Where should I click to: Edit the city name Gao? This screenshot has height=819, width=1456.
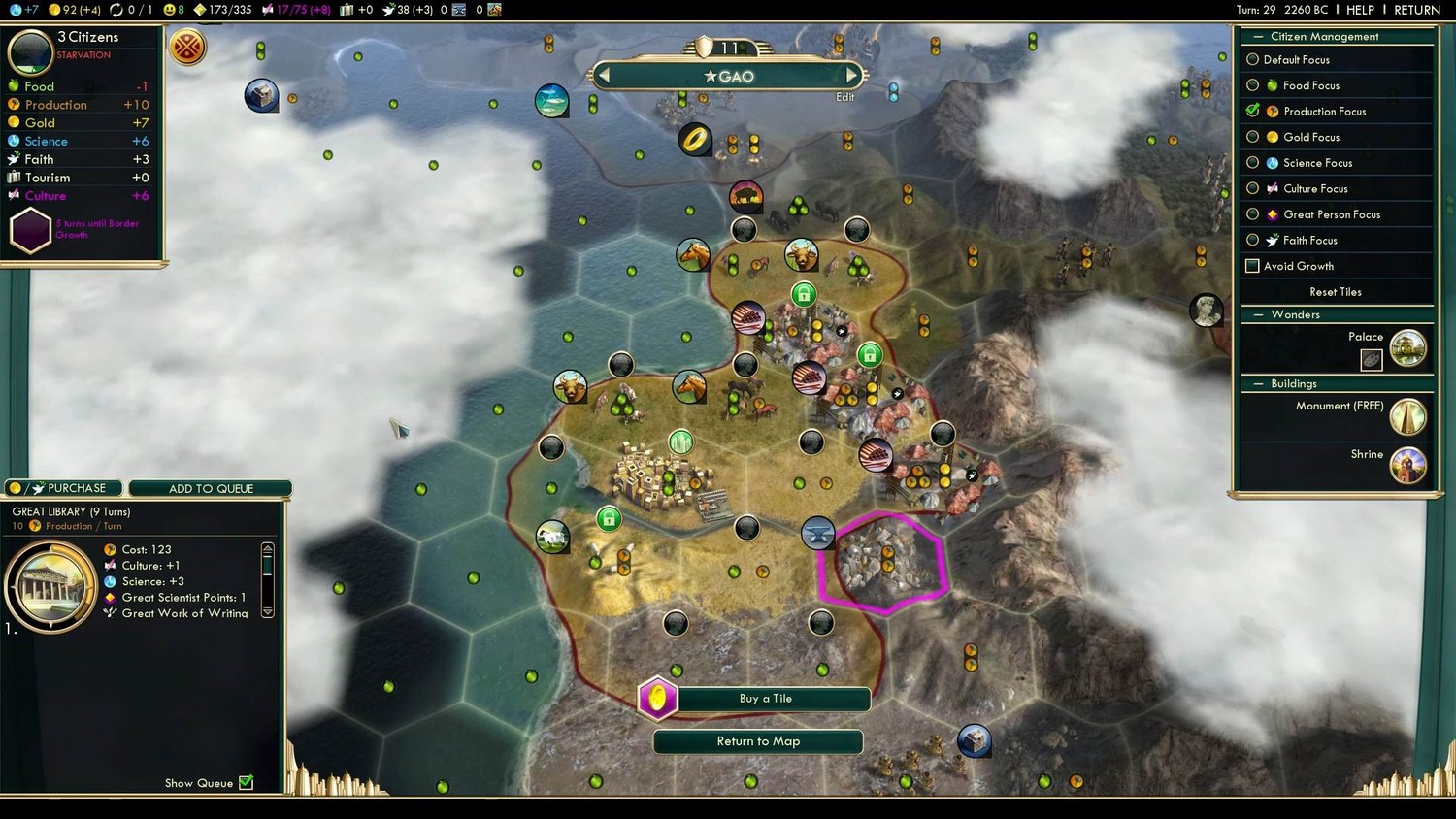(x=844, y=97)
